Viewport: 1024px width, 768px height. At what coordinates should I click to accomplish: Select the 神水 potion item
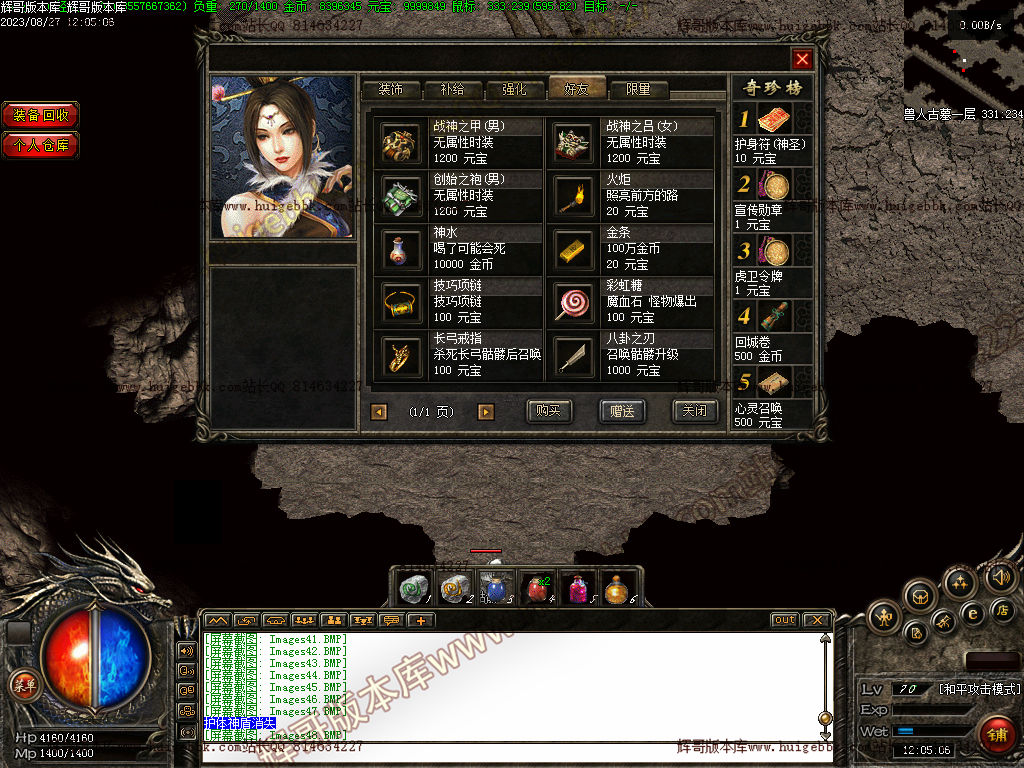coord(402,249)
